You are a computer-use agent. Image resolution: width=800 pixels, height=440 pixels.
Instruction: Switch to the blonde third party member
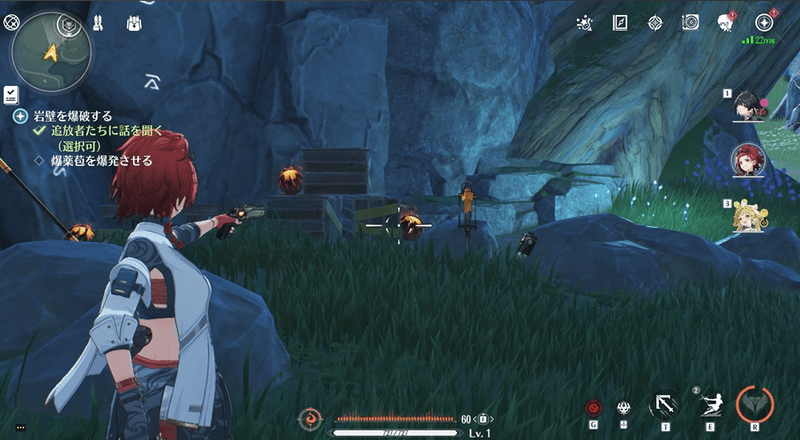[x=748, y=213]
